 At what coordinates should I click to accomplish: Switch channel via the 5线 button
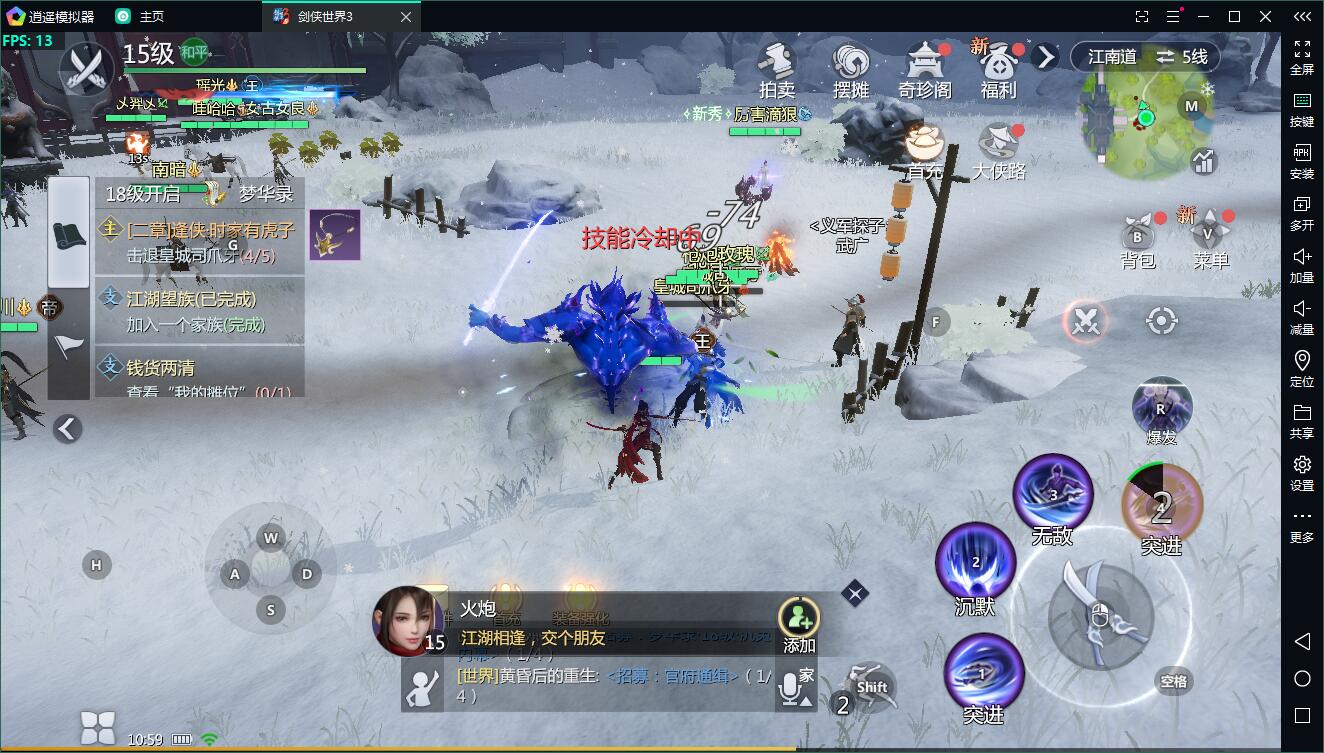pos(1183,57)
